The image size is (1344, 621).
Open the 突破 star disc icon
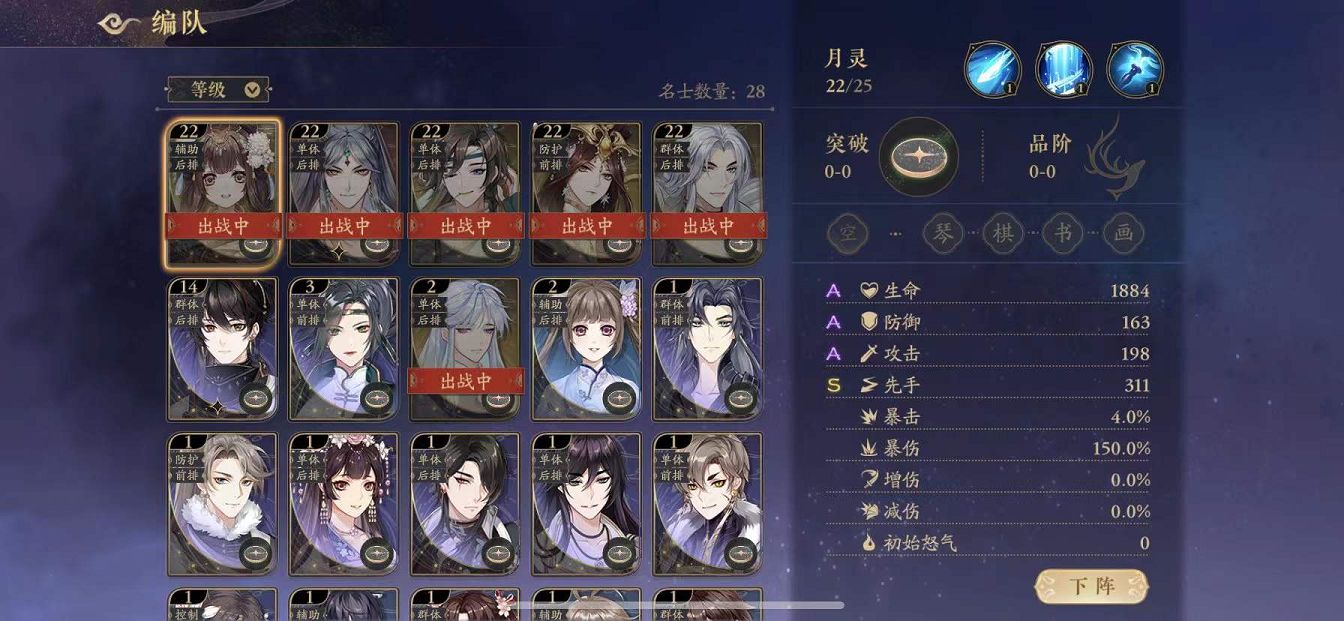[x=918, y=157]
